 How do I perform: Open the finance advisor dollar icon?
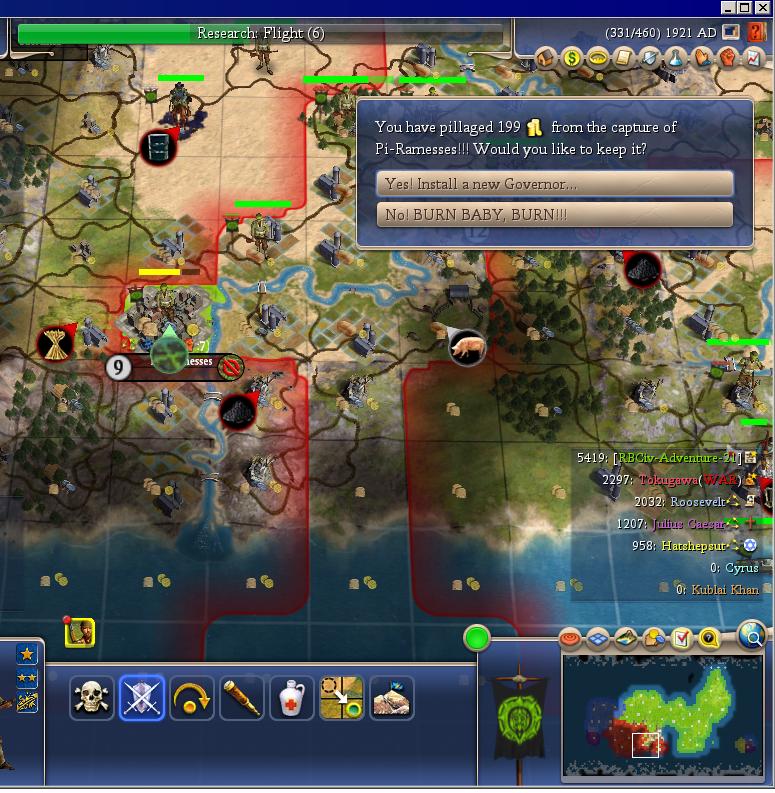[572, 58]
